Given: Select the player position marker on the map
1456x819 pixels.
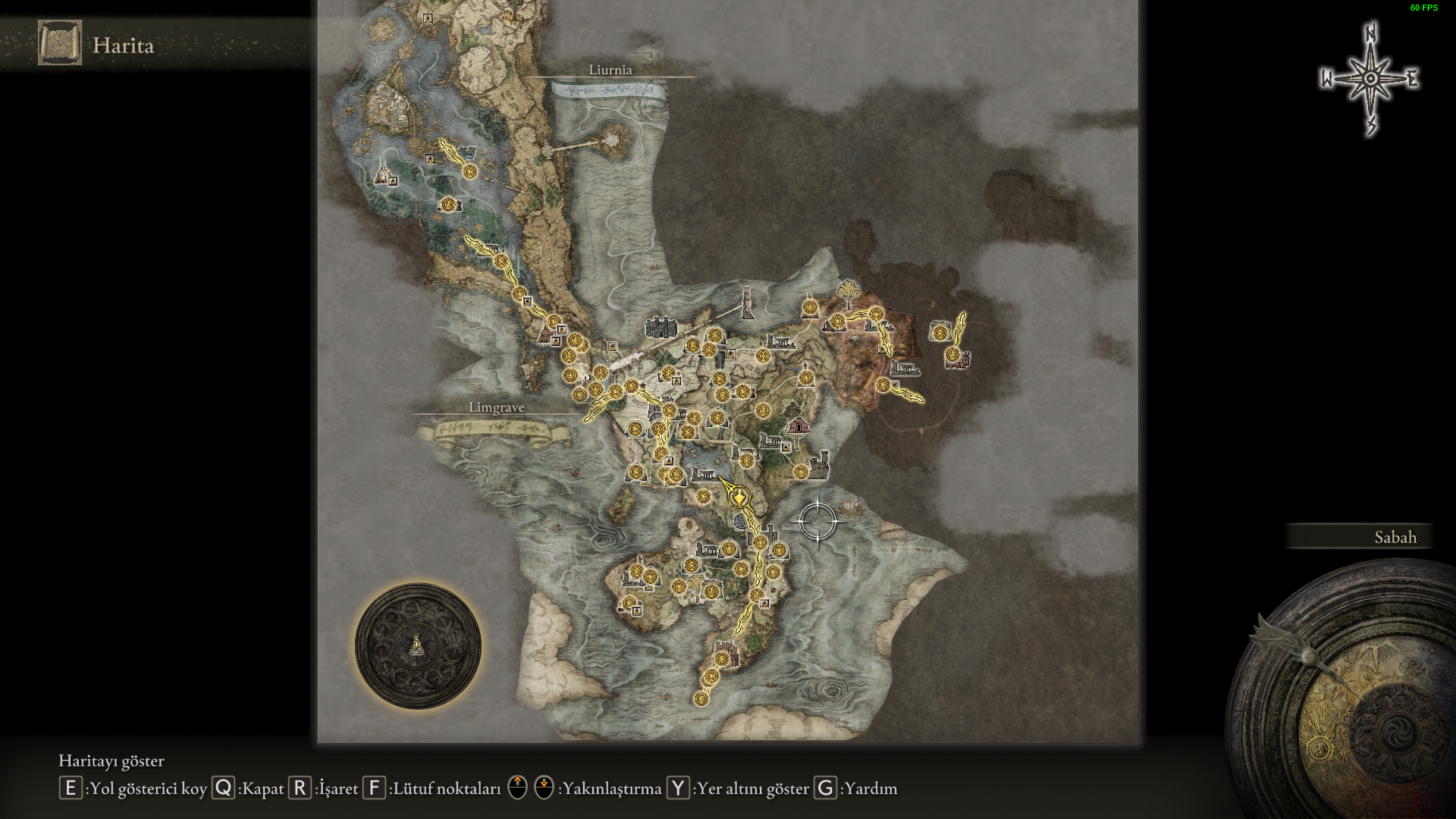Looking at the screenshot, I should [x=739, y=497].
